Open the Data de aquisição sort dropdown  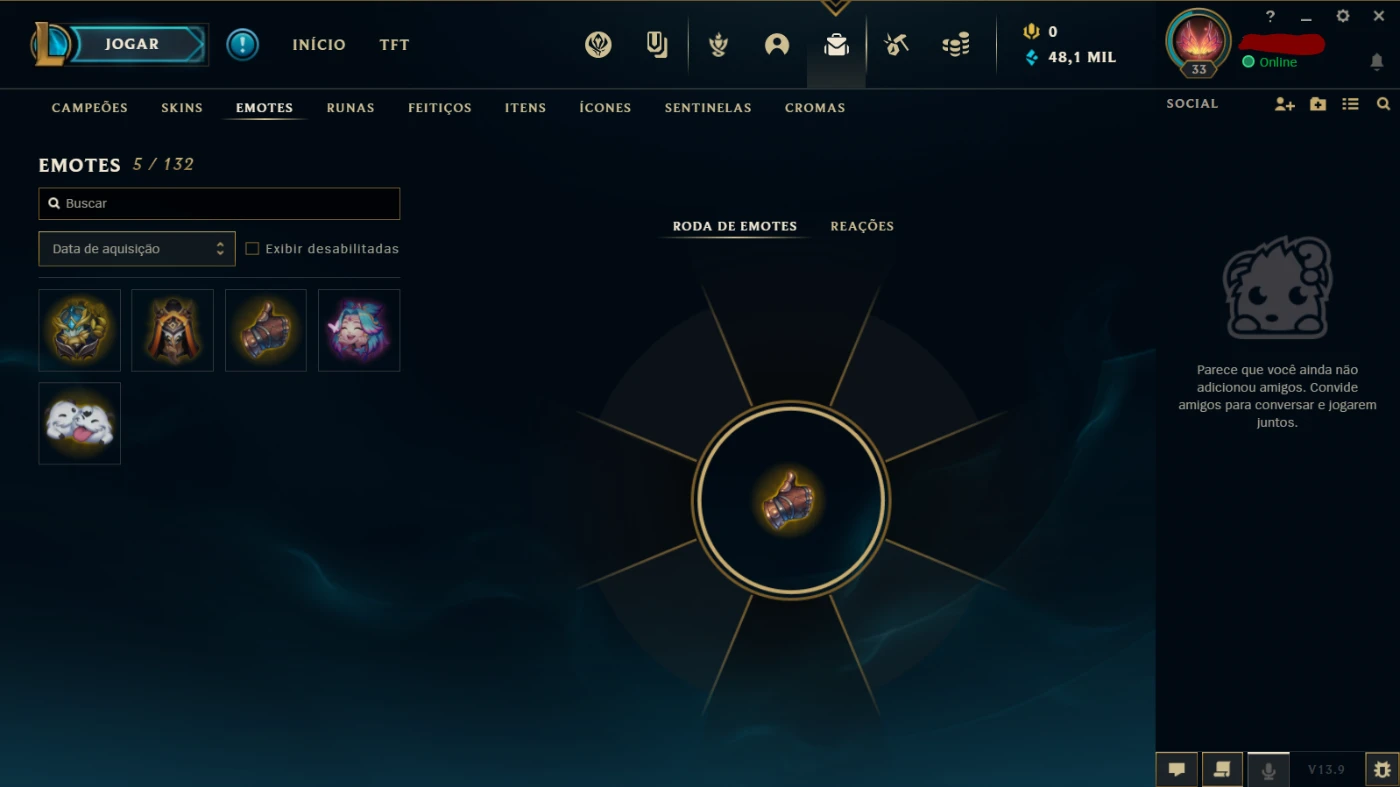click(136, 248)
